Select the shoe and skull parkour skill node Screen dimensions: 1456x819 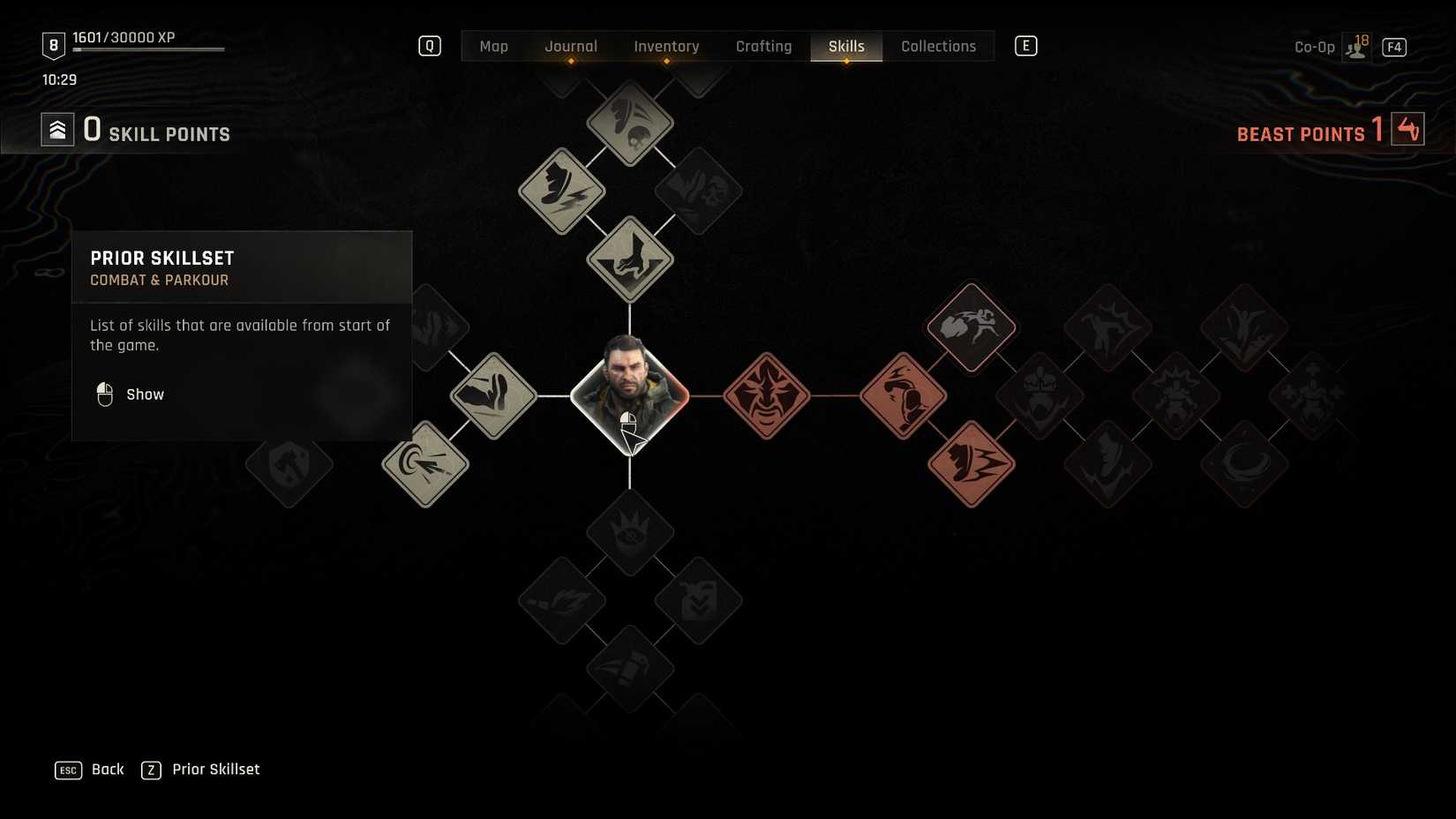click(x=631, y=124)
